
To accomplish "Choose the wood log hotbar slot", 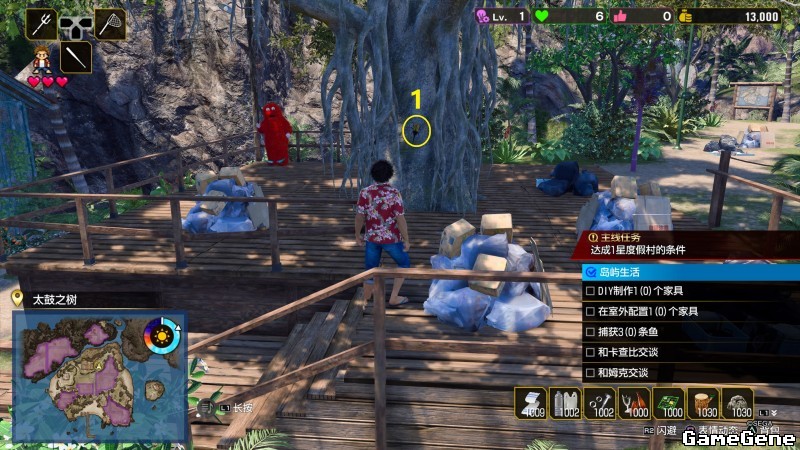I will 703,402.
